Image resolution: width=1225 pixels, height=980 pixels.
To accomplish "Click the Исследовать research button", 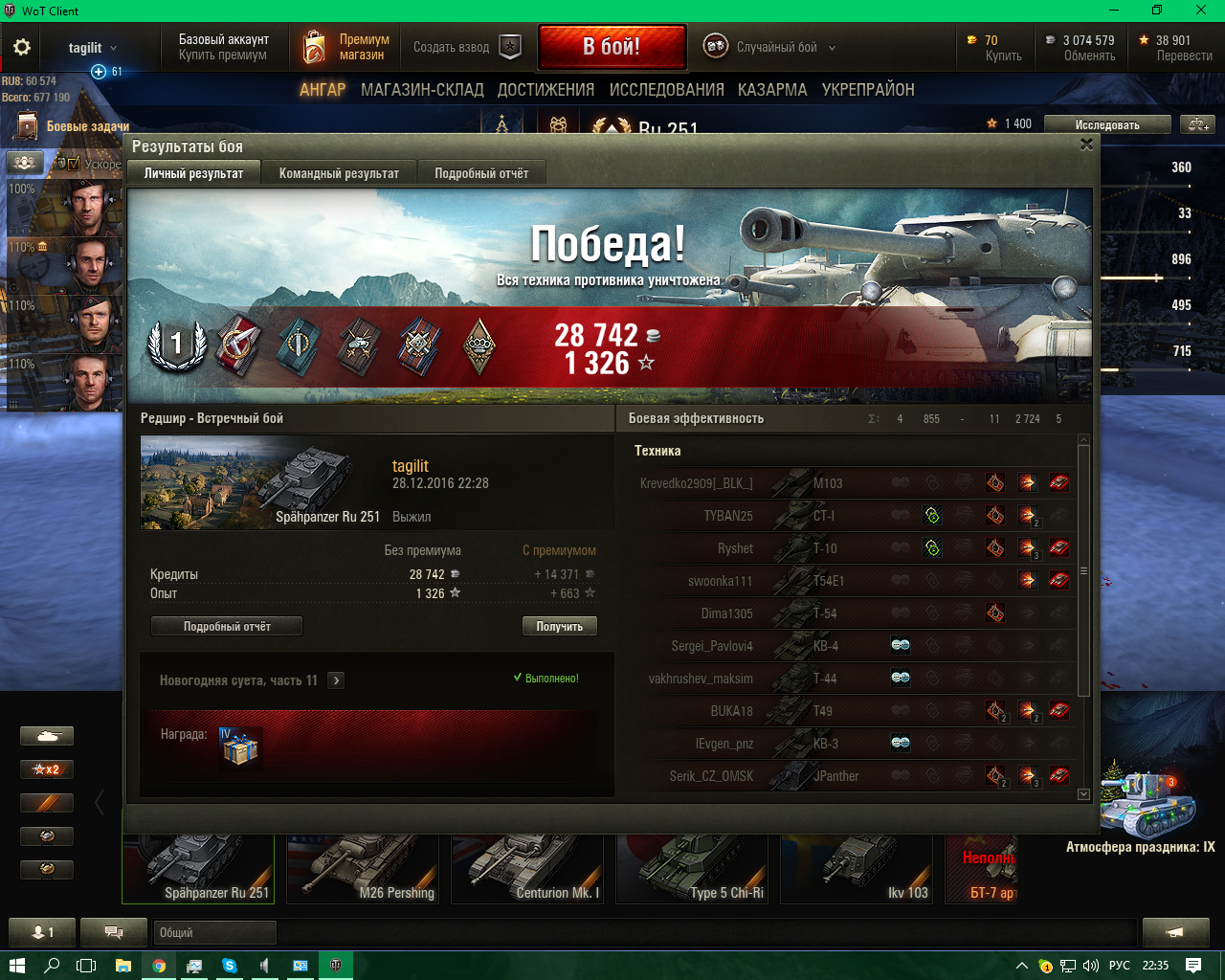I will (1106, 125).
